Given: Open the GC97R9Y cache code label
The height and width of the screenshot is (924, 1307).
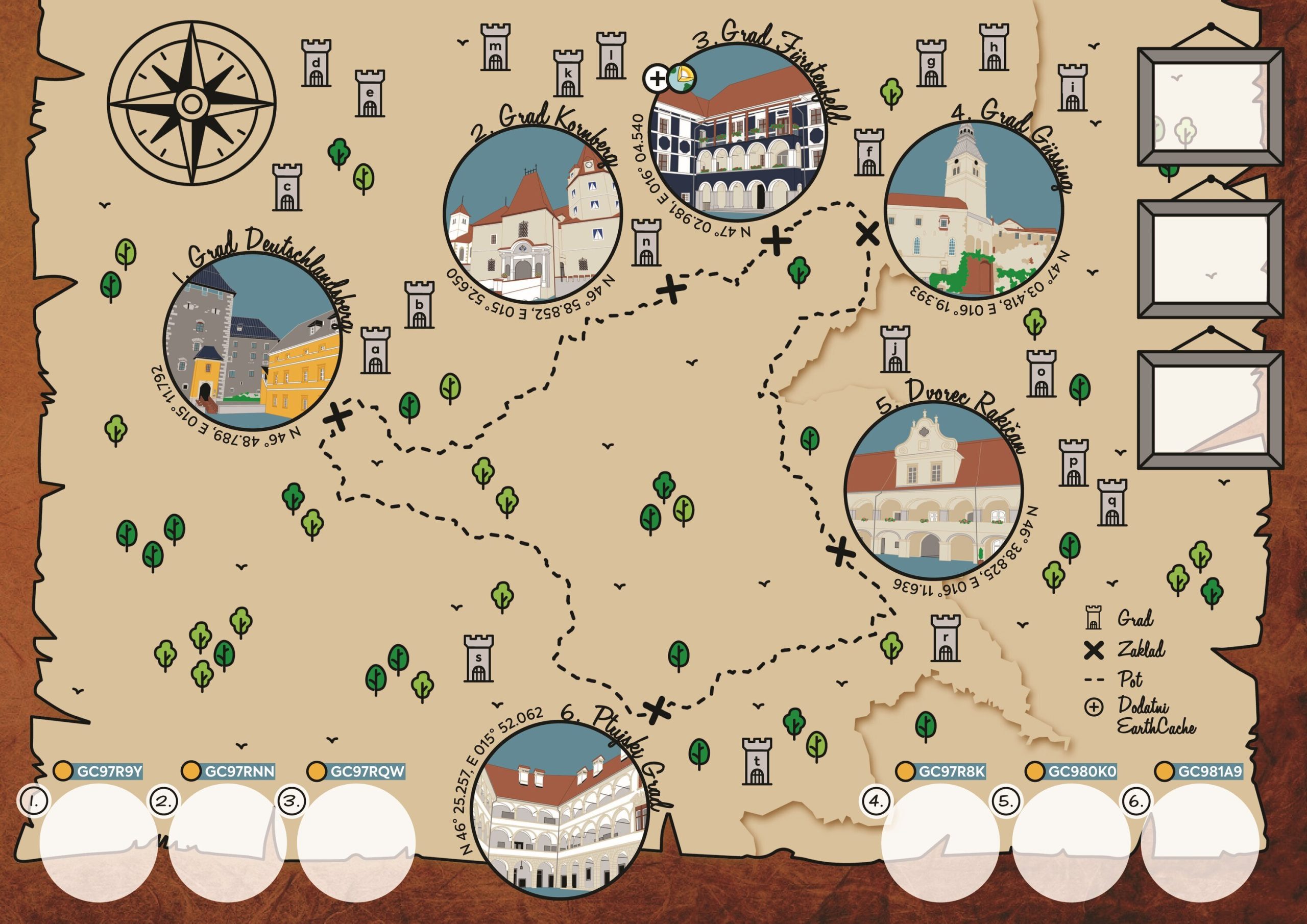Looking at the screenshot, I should (x=109, y=772).
